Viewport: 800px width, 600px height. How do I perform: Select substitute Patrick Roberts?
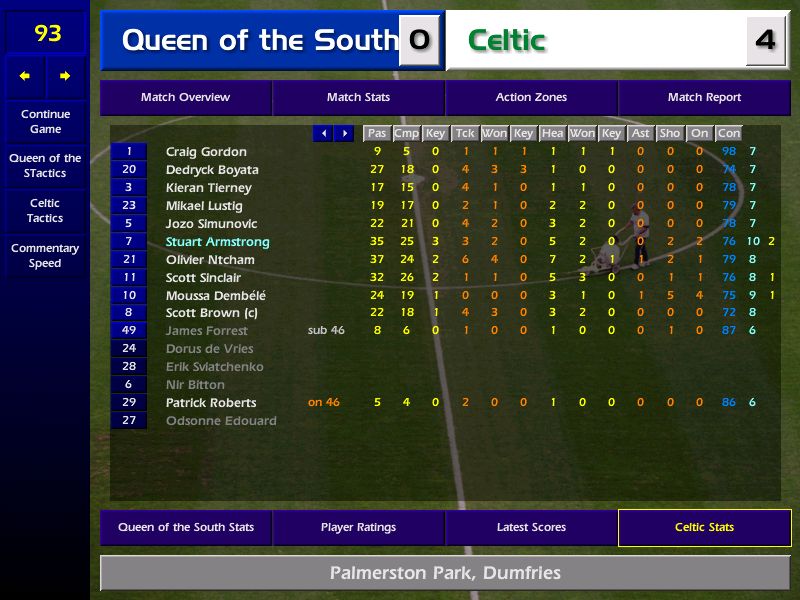211,403
